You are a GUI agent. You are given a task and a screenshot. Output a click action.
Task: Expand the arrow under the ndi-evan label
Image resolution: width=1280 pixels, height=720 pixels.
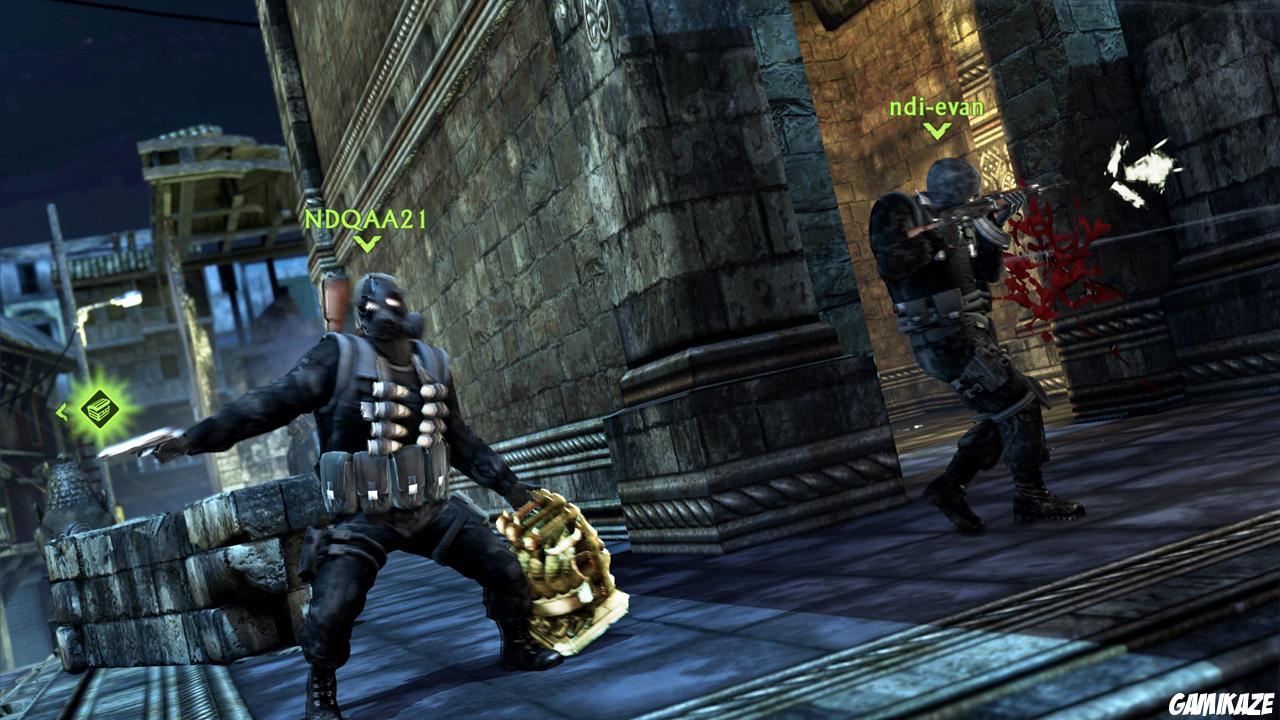pos(938,128)
